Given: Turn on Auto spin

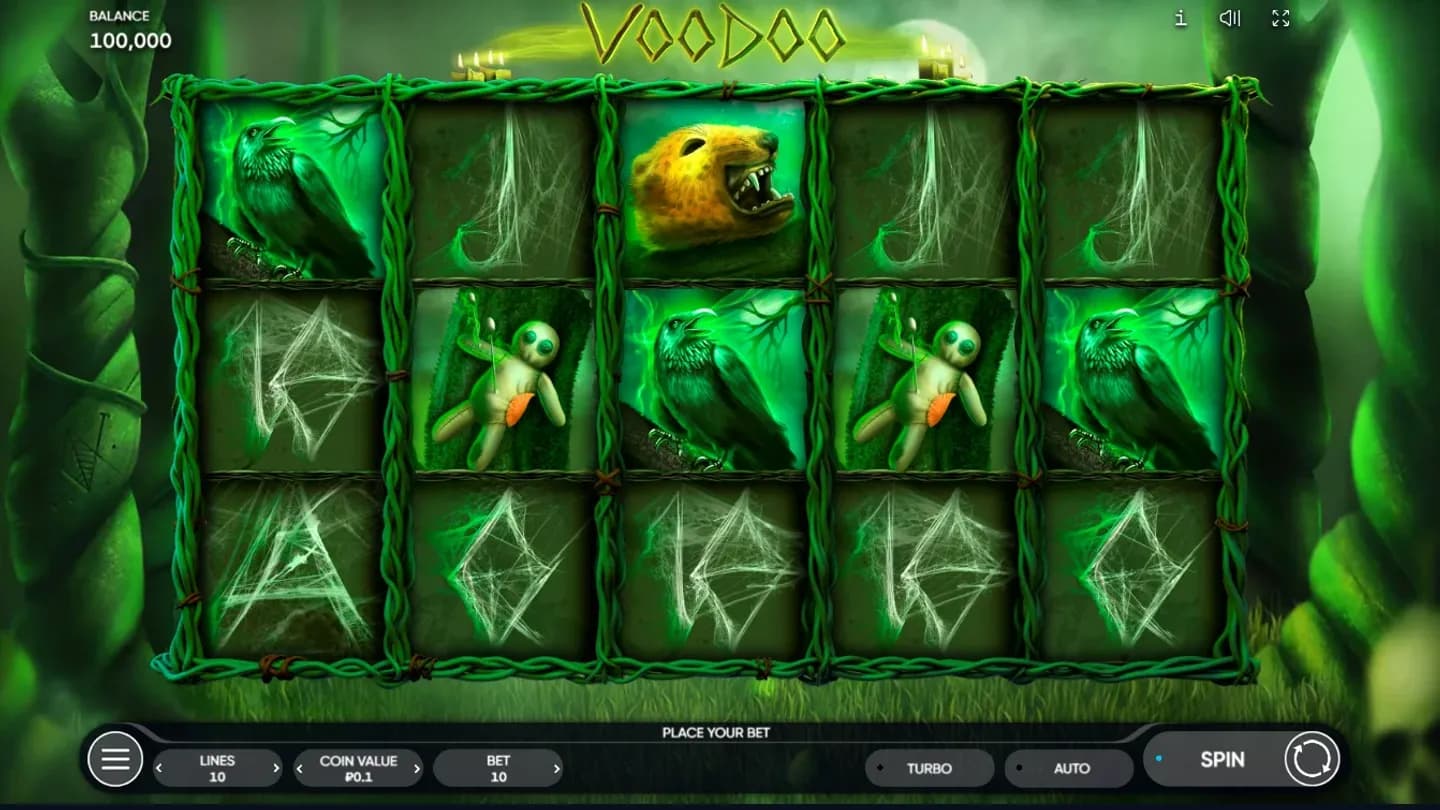Looking at the screenshot, I should coord(1068,768).
